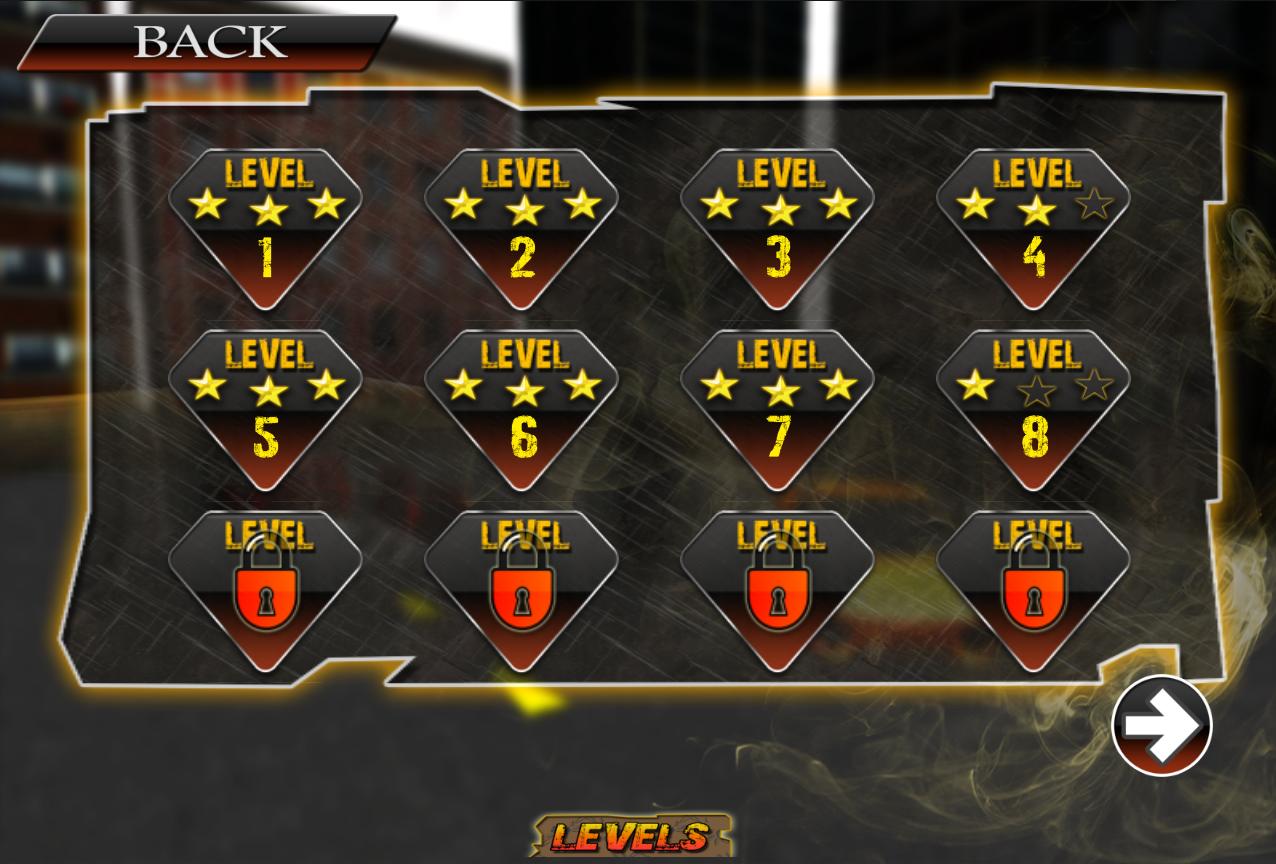This screenshot has width=1276, height=864.
Task: Start Level 3
Action: click(x=777, y=226)
